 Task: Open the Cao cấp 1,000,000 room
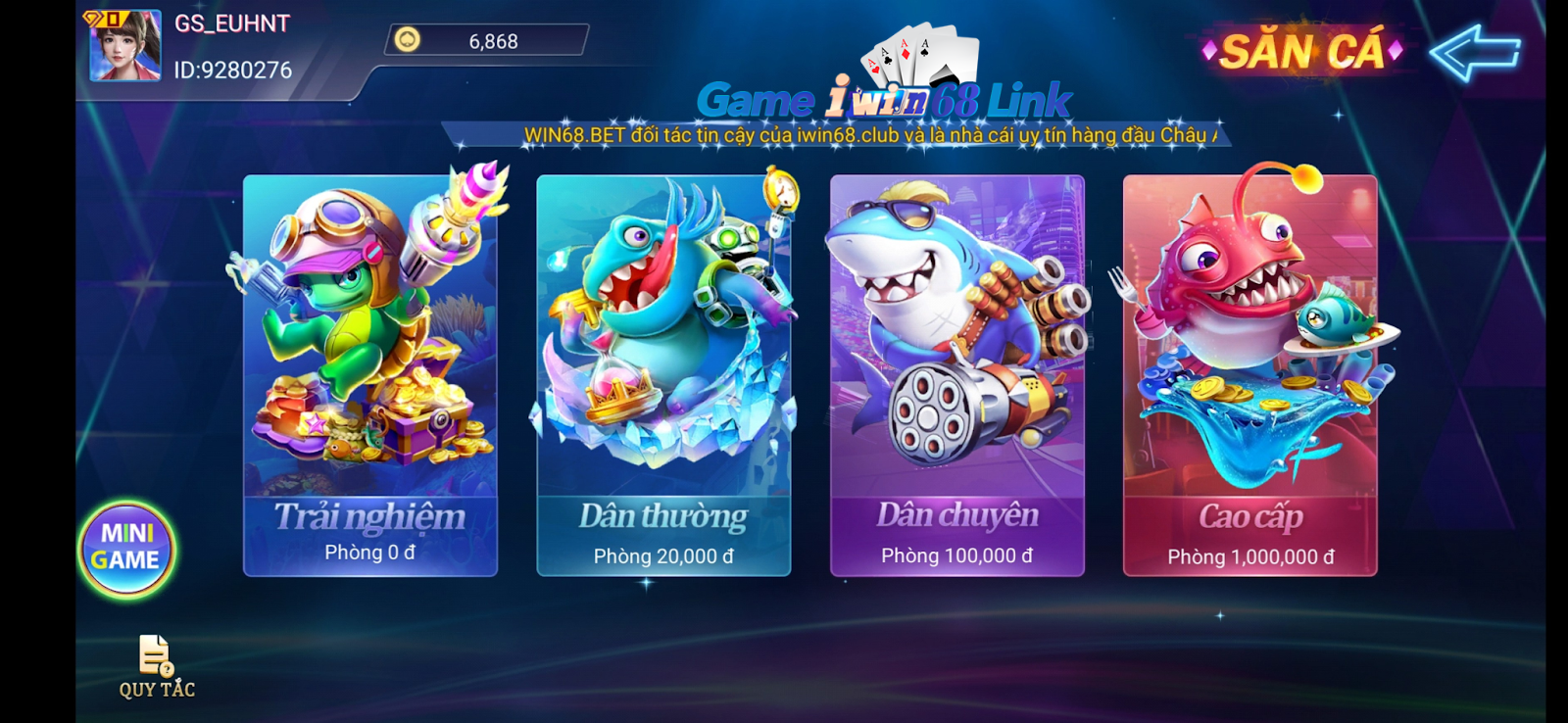click(x=1249, y=377)
